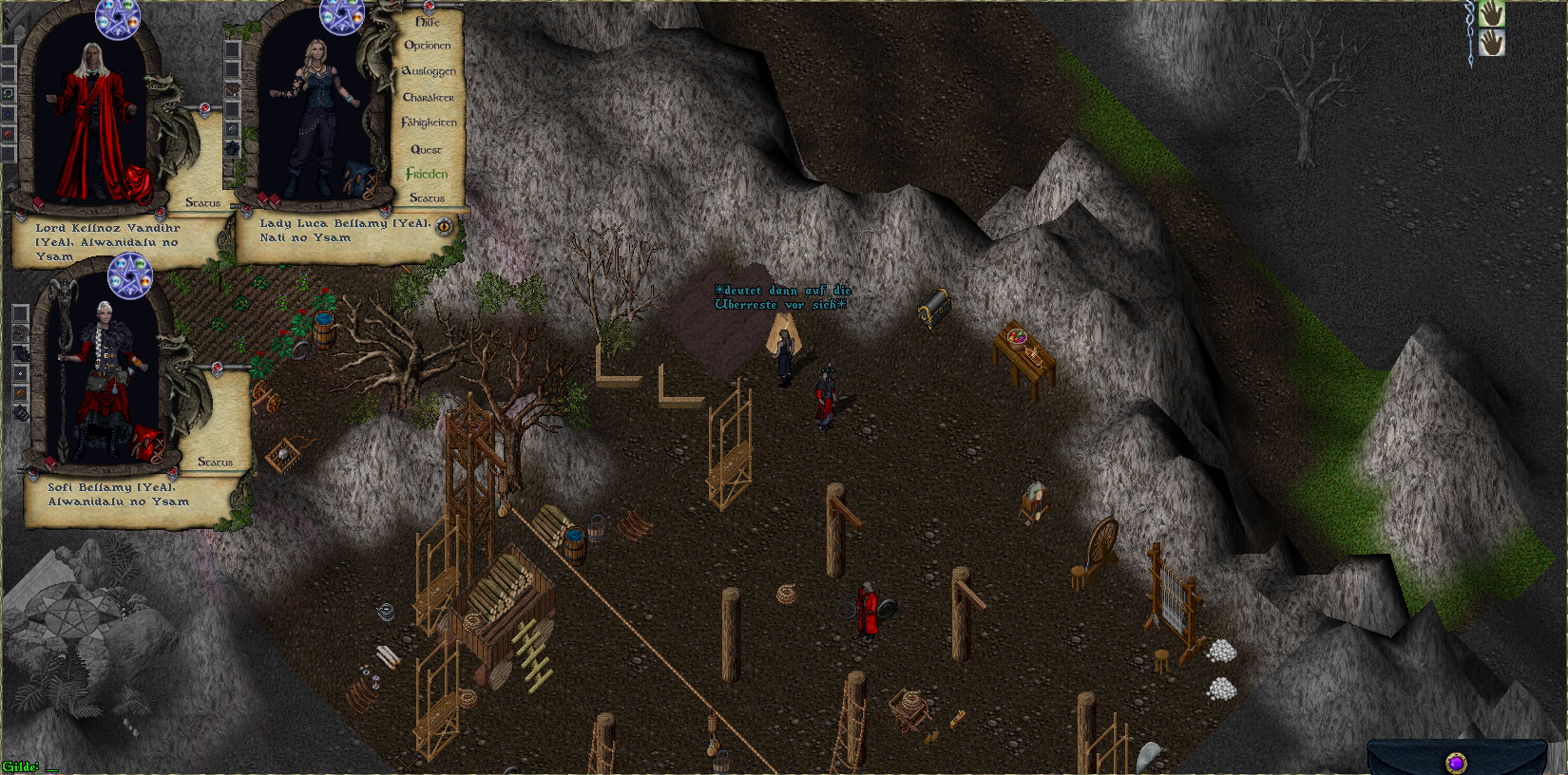Open the Charakter sheet
The height and width of the screenshot is (775, 1568).
[428, 97]
